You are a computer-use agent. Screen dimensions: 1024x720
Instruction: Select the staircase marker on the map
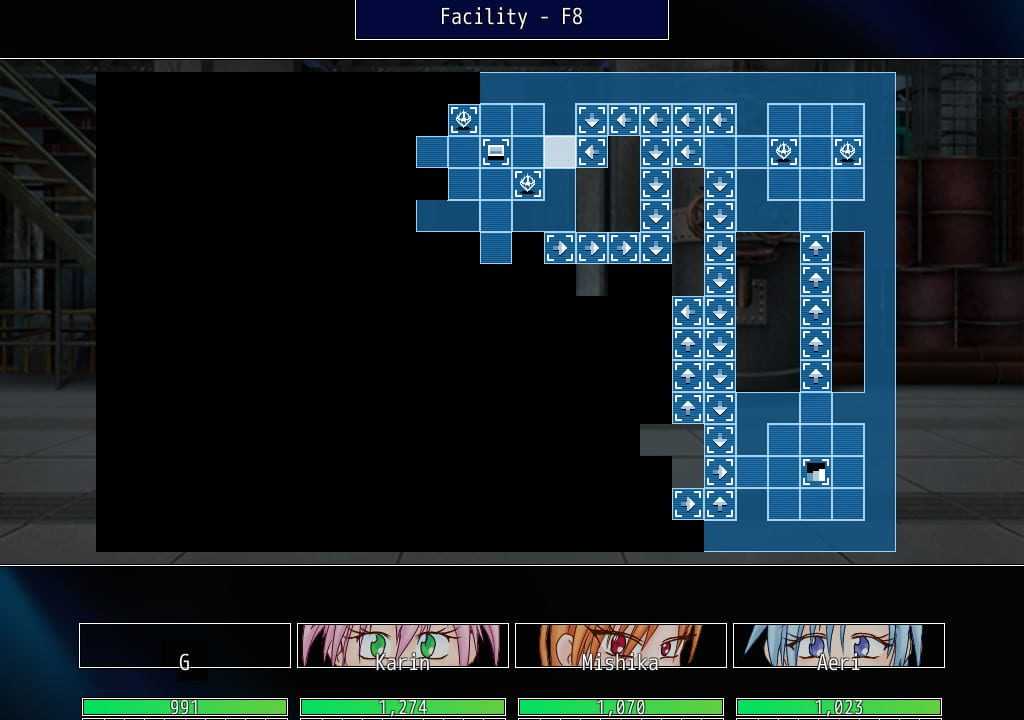click(x=816, y=472)
